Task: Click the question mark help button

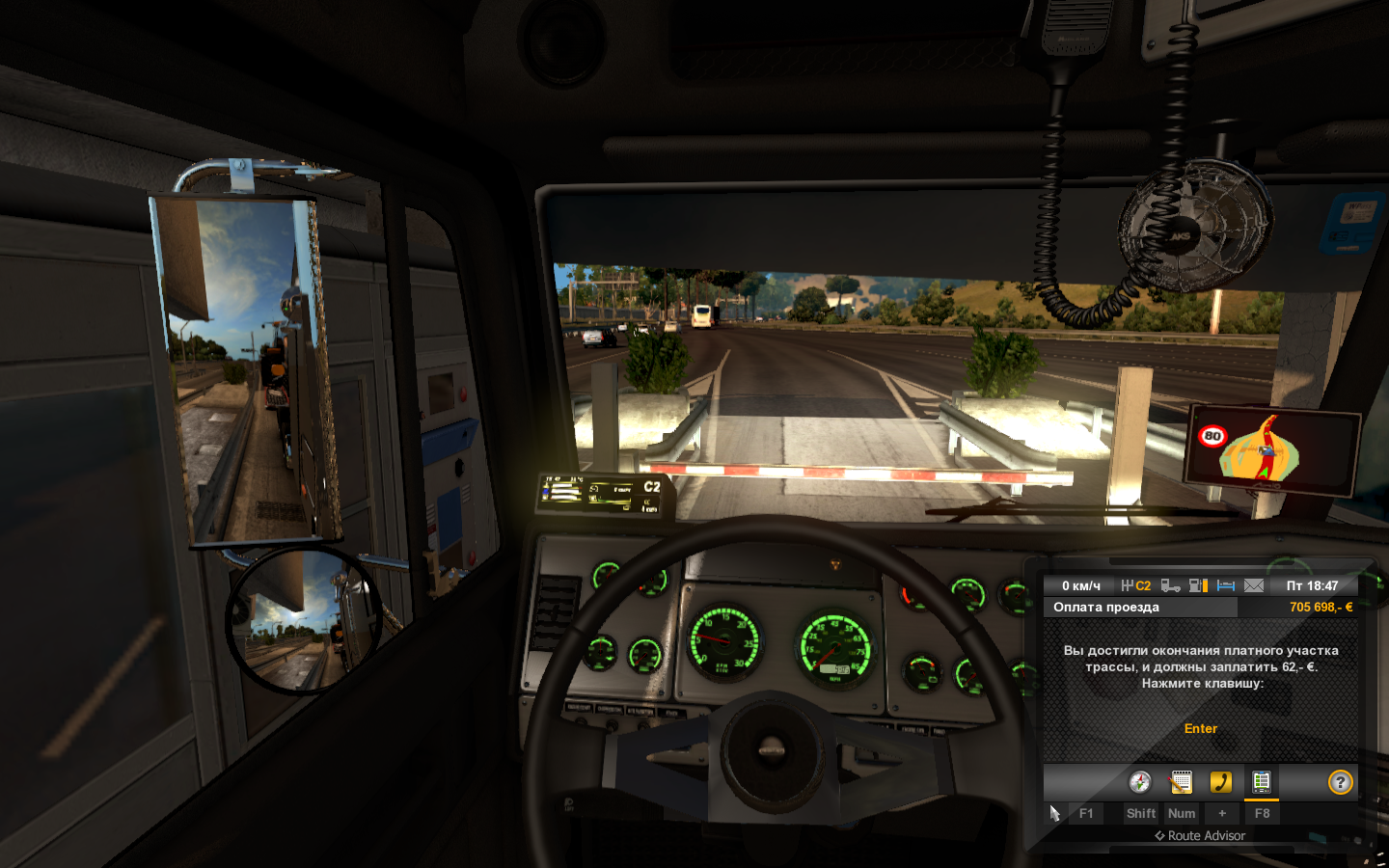Action: click(x=1340, y=782)
